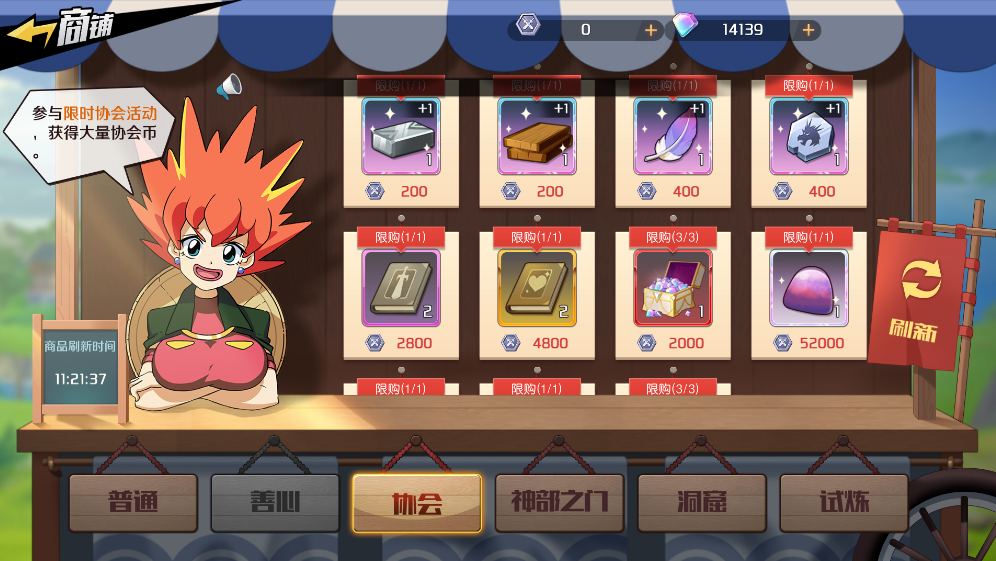Open the 洞窟 shop tab

[701, 502]
